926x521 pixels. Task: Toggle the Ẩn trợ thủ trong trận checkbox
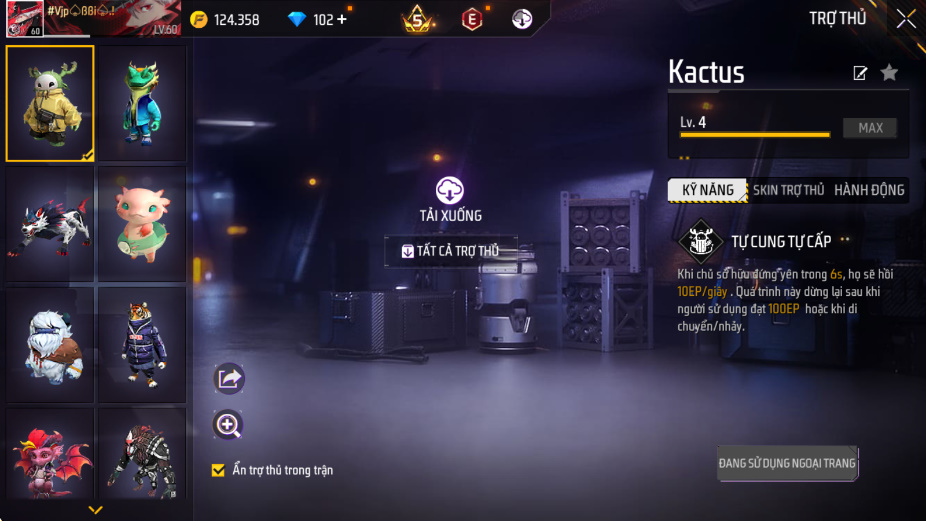point(218,470)
